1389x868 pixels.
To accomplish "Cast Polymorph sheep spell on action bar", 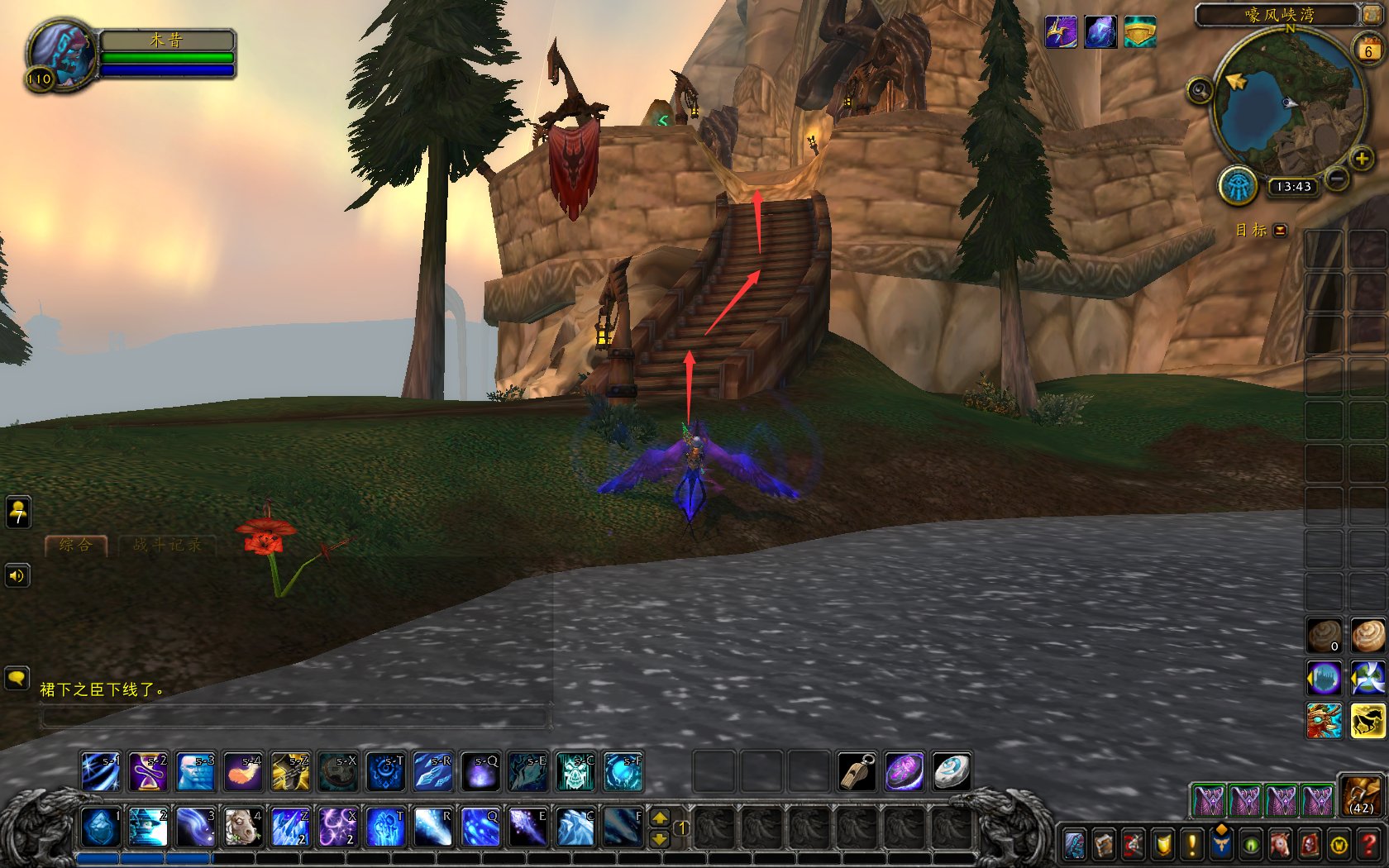I will (242, 827).
